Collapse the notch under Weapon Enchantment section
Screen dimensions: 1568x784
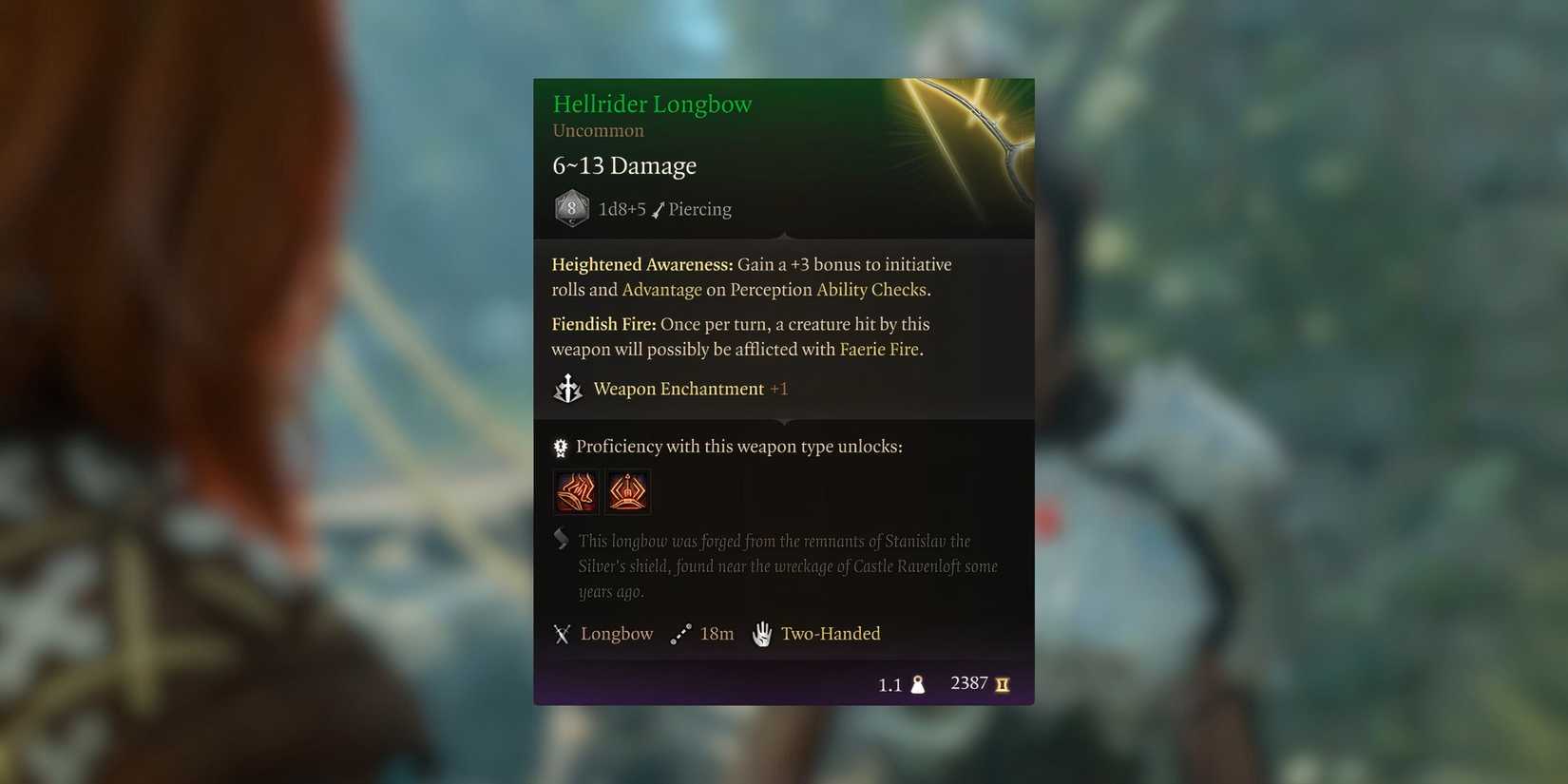click(783, 421)
